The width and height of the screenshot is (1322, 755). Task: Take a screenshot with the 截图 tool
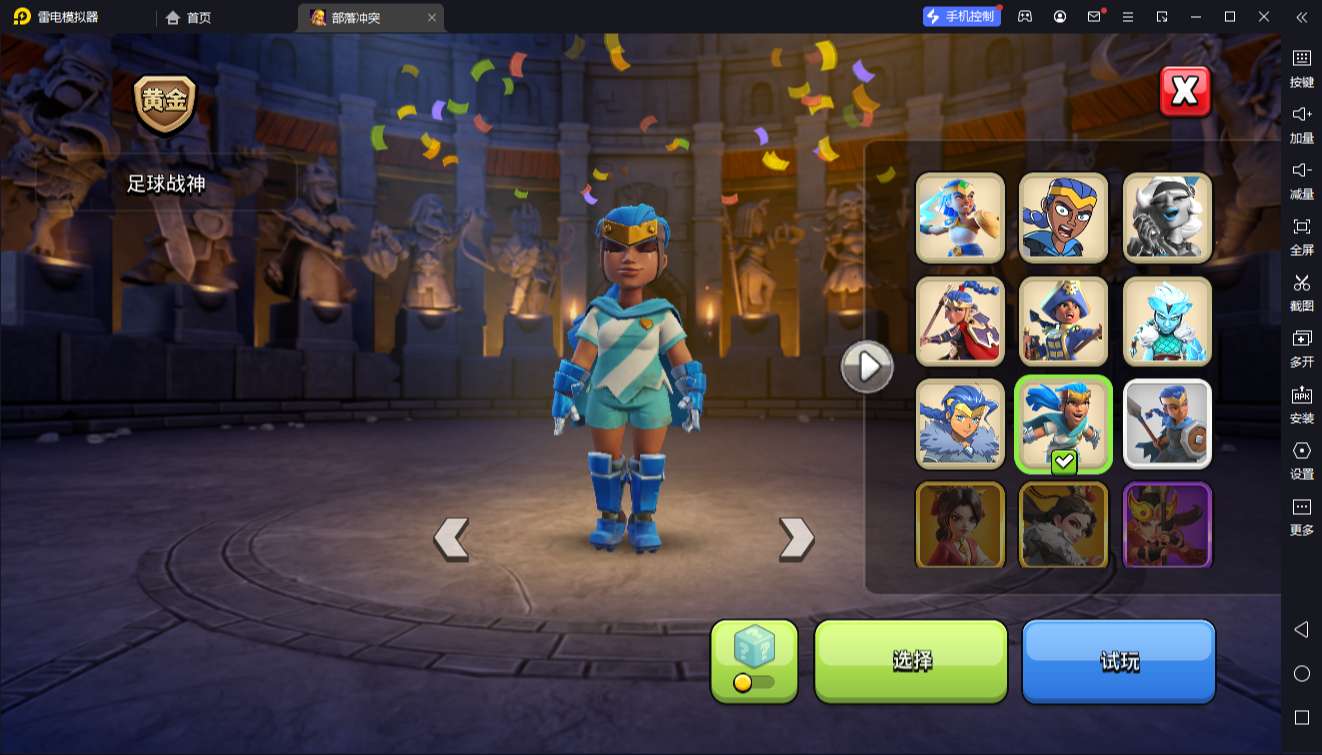[1301, 290]
